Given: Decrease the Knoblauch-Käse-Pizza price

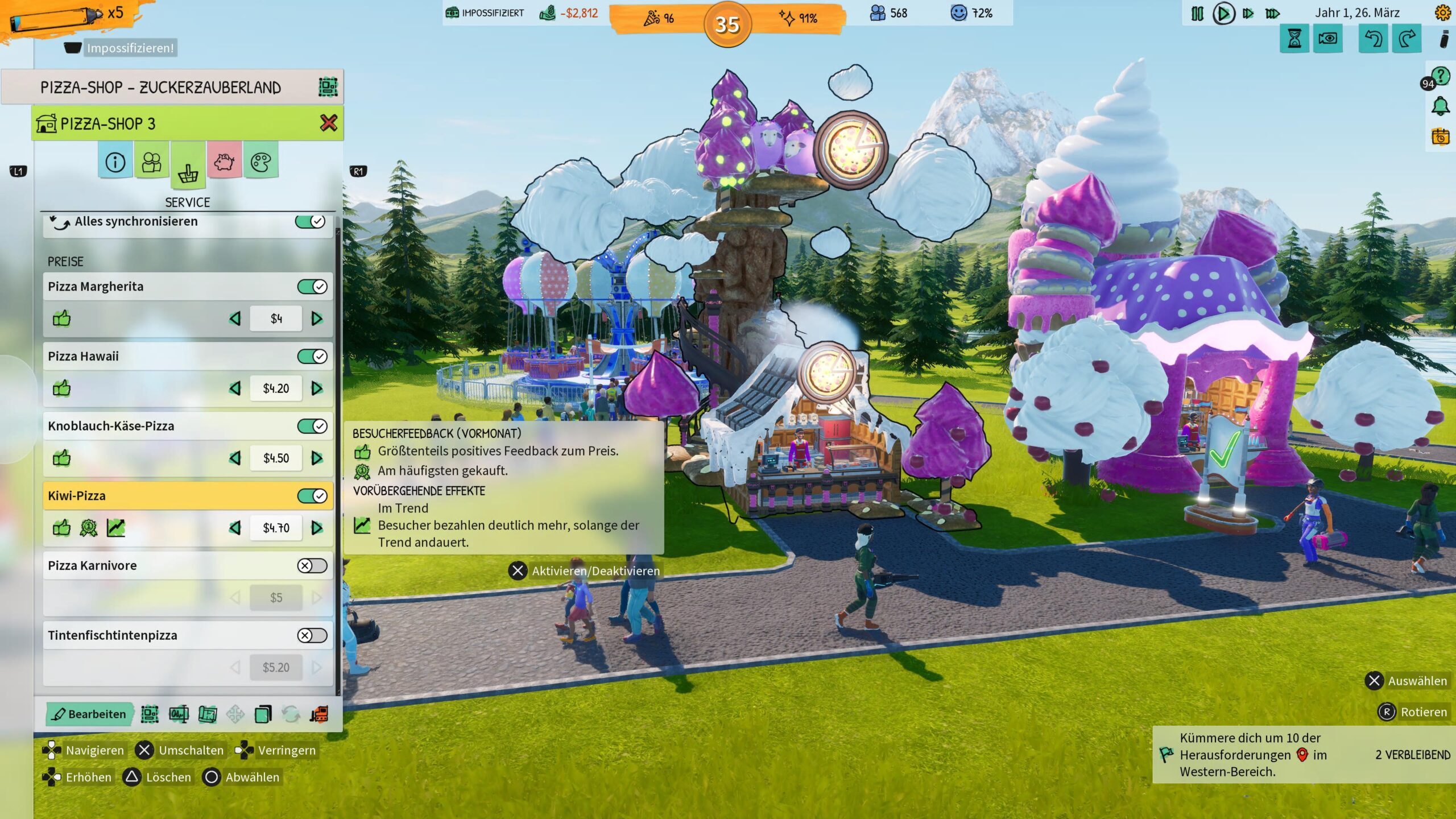Looking at the screenshot, I should (x=235, y=458).
